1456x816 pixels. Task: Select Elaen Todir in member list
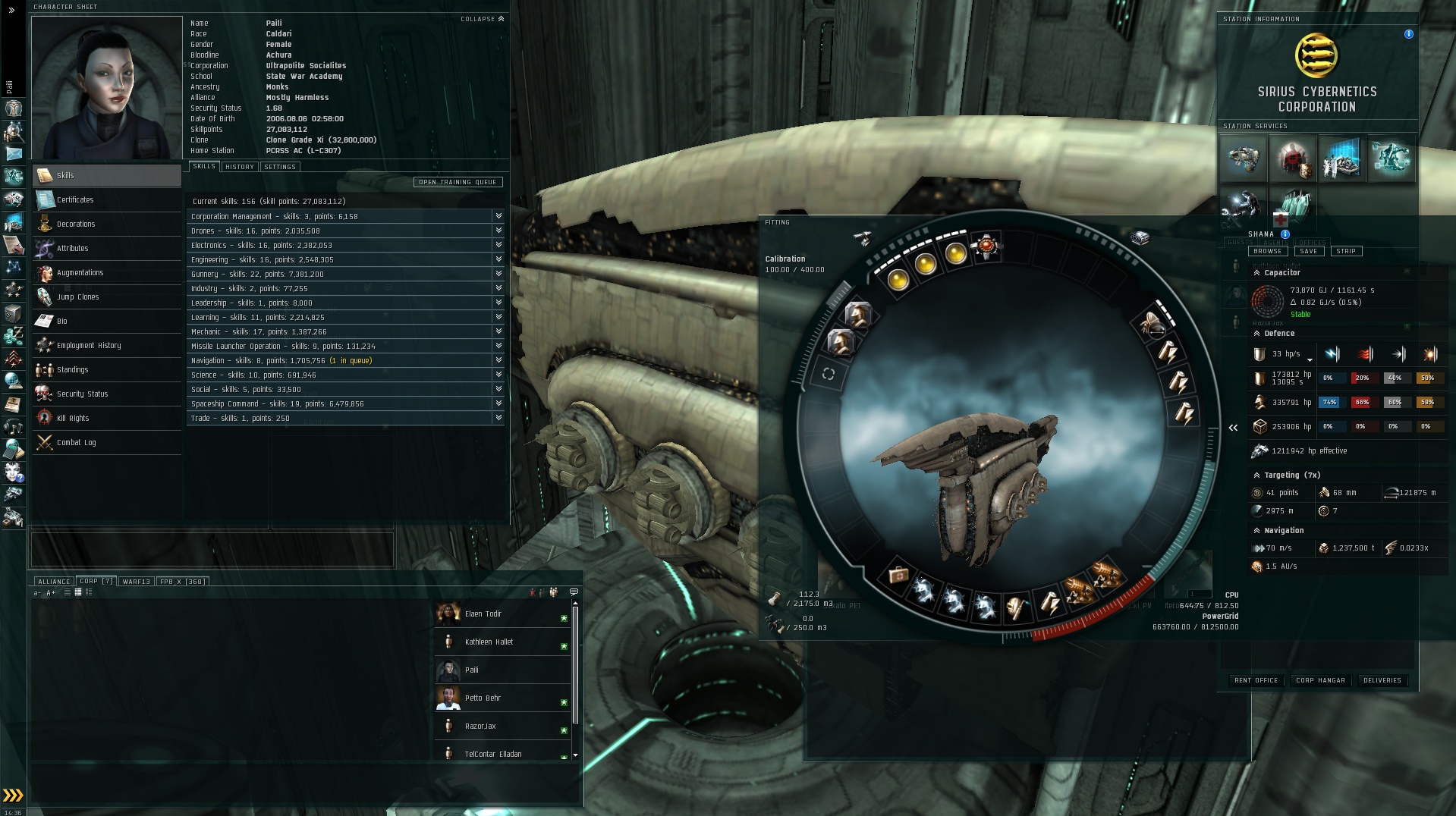click(483, 614)
